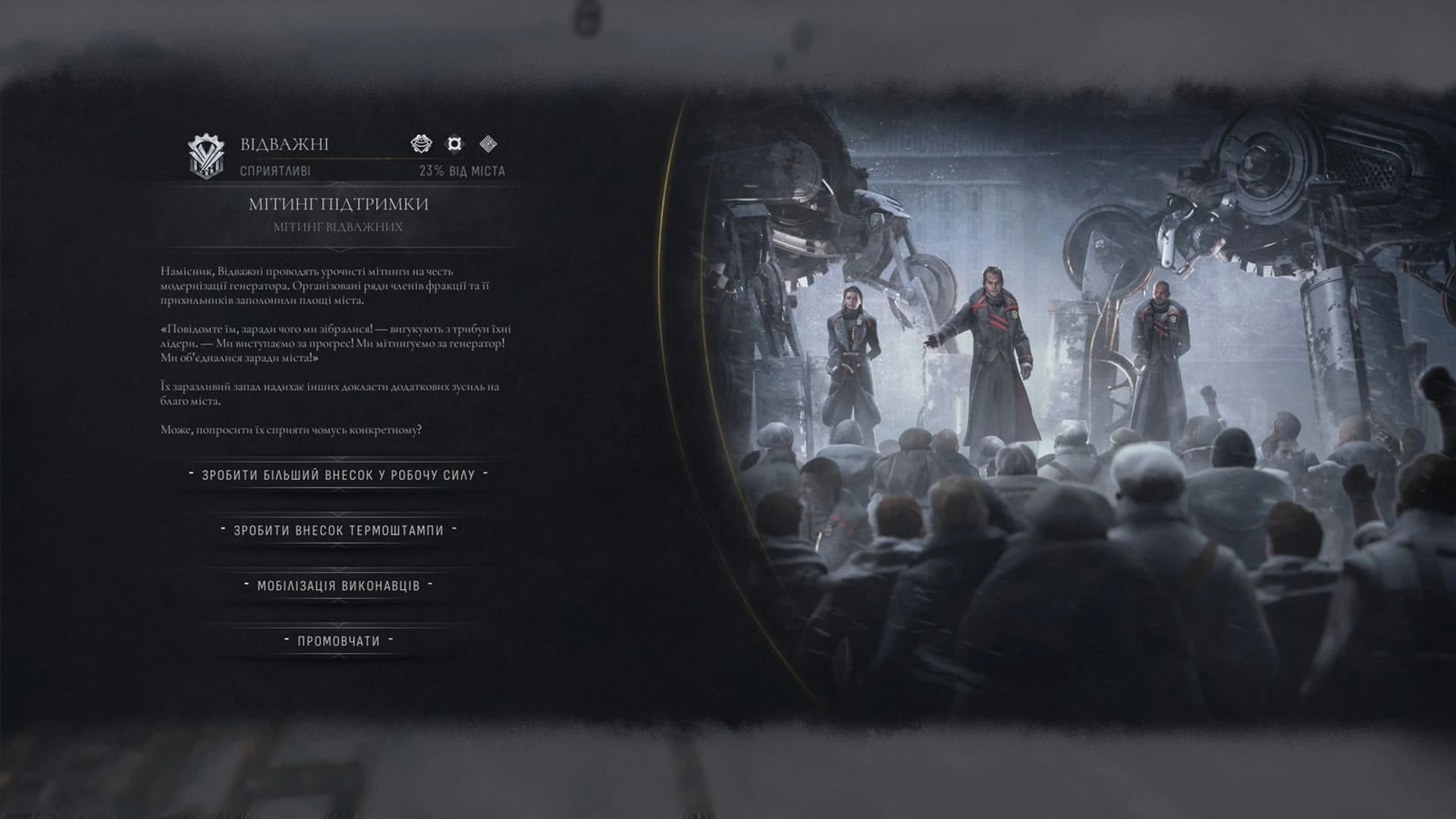Pick the 'Мобілізація виконавців' response

(339, 585)
